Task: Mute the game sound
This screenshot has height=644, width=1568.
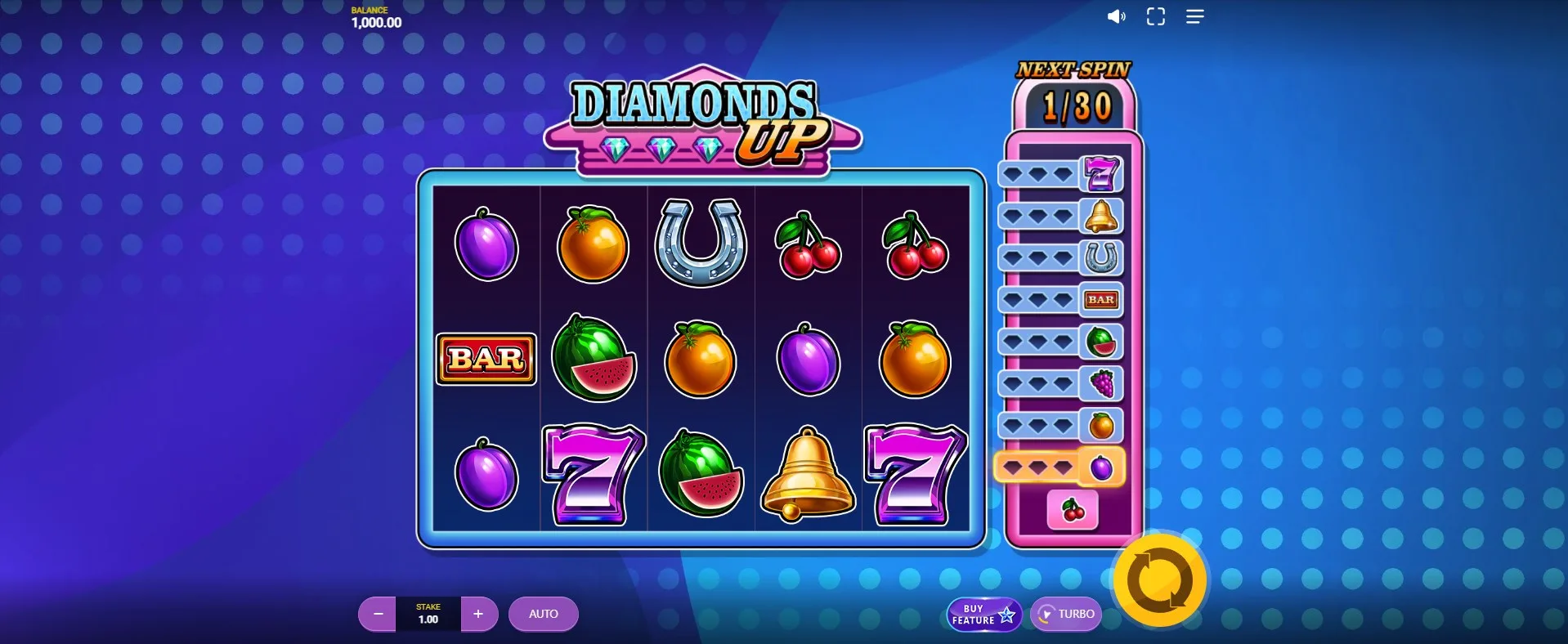Action: [1116, 16]
